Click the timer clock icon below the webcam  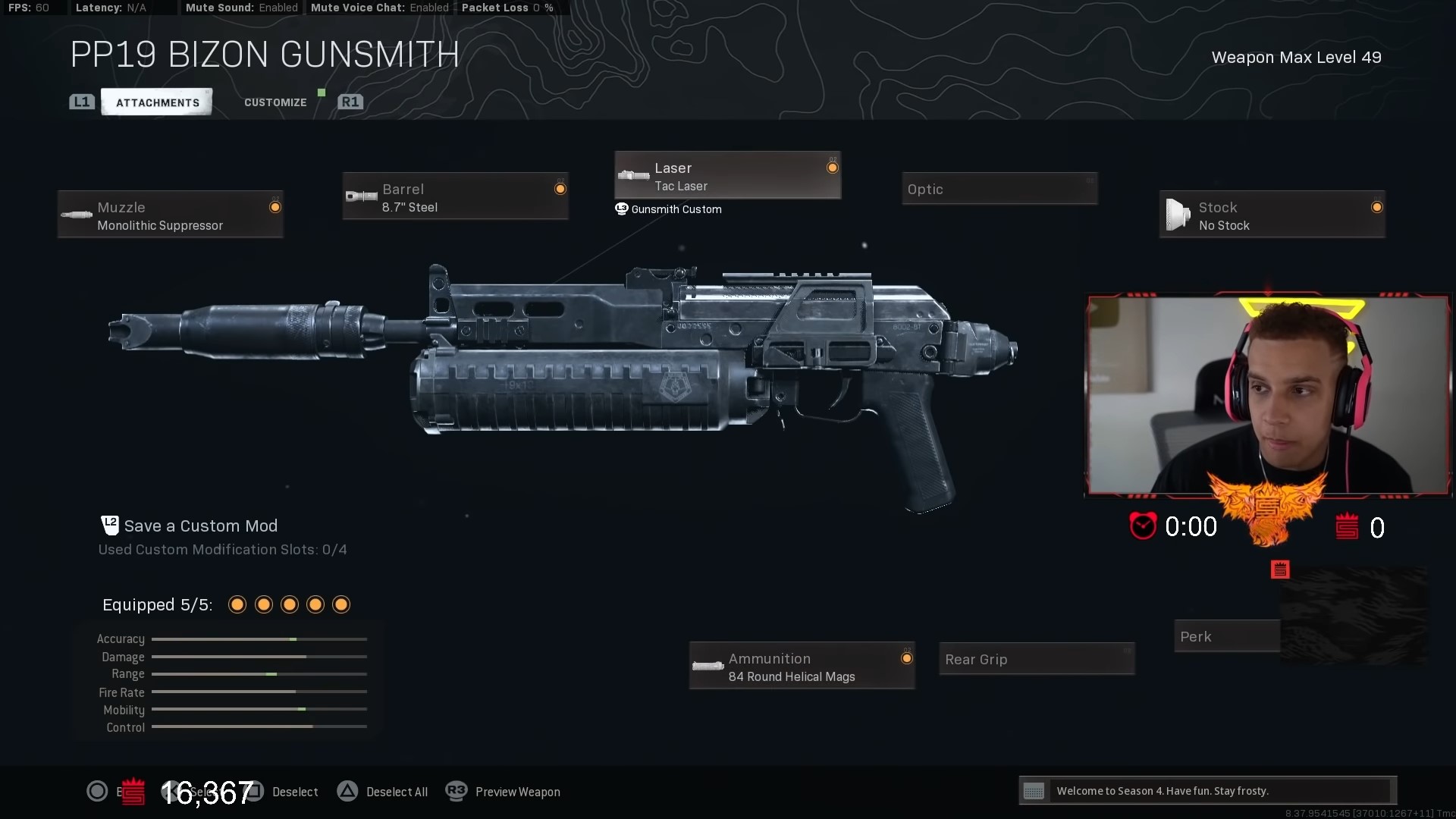click(1142, 526)
